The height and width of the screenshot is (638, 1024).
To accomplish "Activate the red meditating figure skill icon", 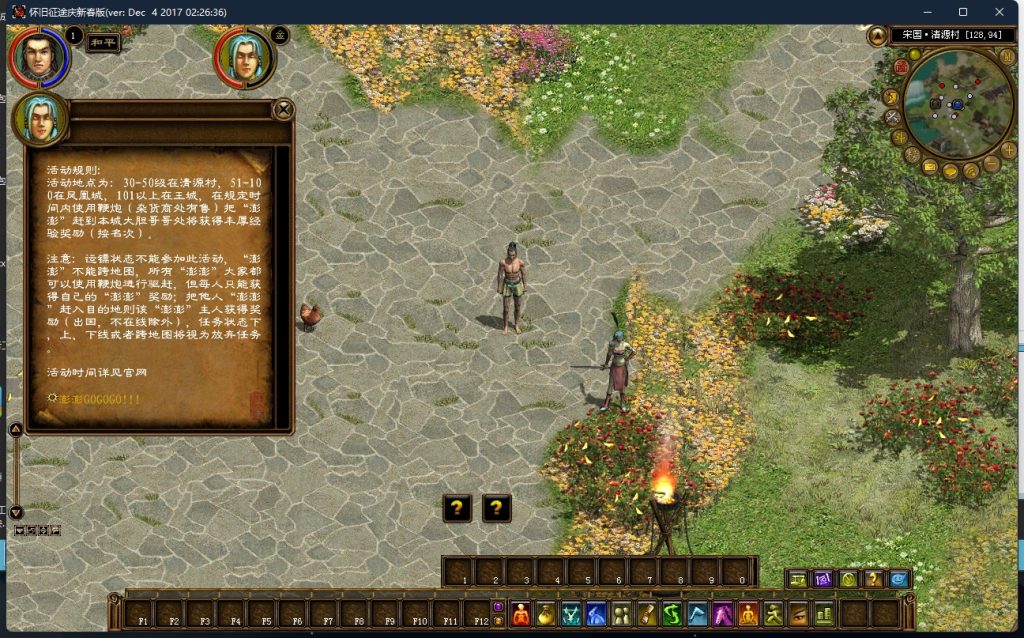I will coord(520,613).
